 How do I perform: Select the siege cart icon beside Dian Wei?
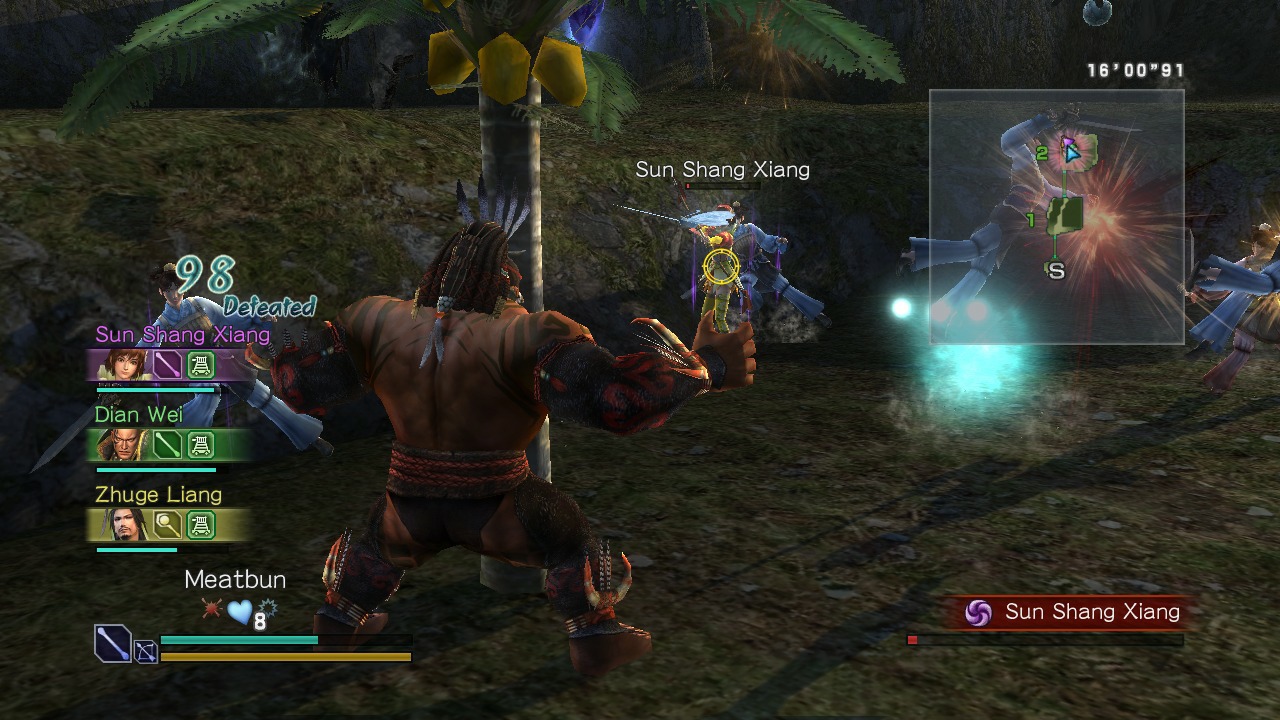(199, 443)
